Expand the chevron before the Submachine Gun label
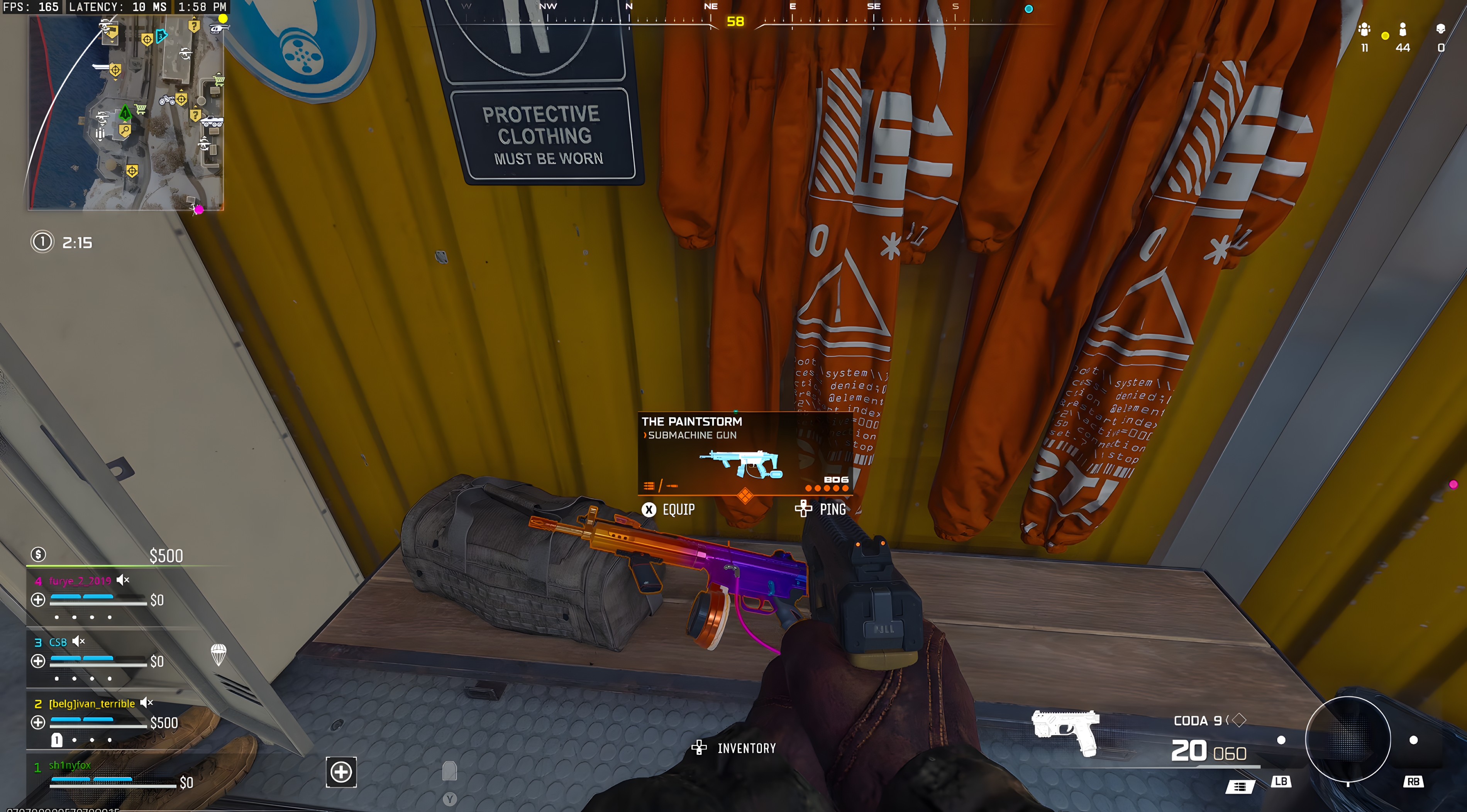1467x812 pixels. coord(645,435)
